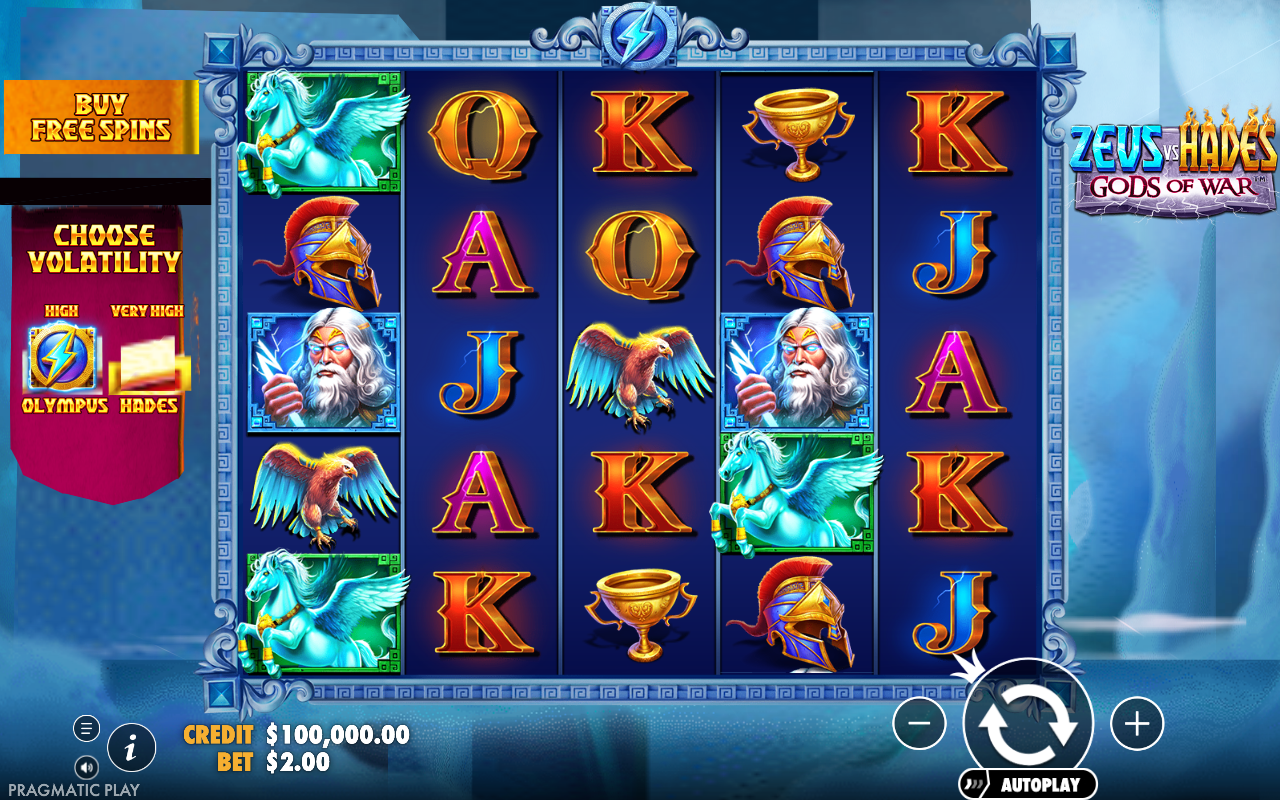Viewport: 1280px width, 800px height.
Task: Decrease the bet with the minus button
Action: pos(921,723)
